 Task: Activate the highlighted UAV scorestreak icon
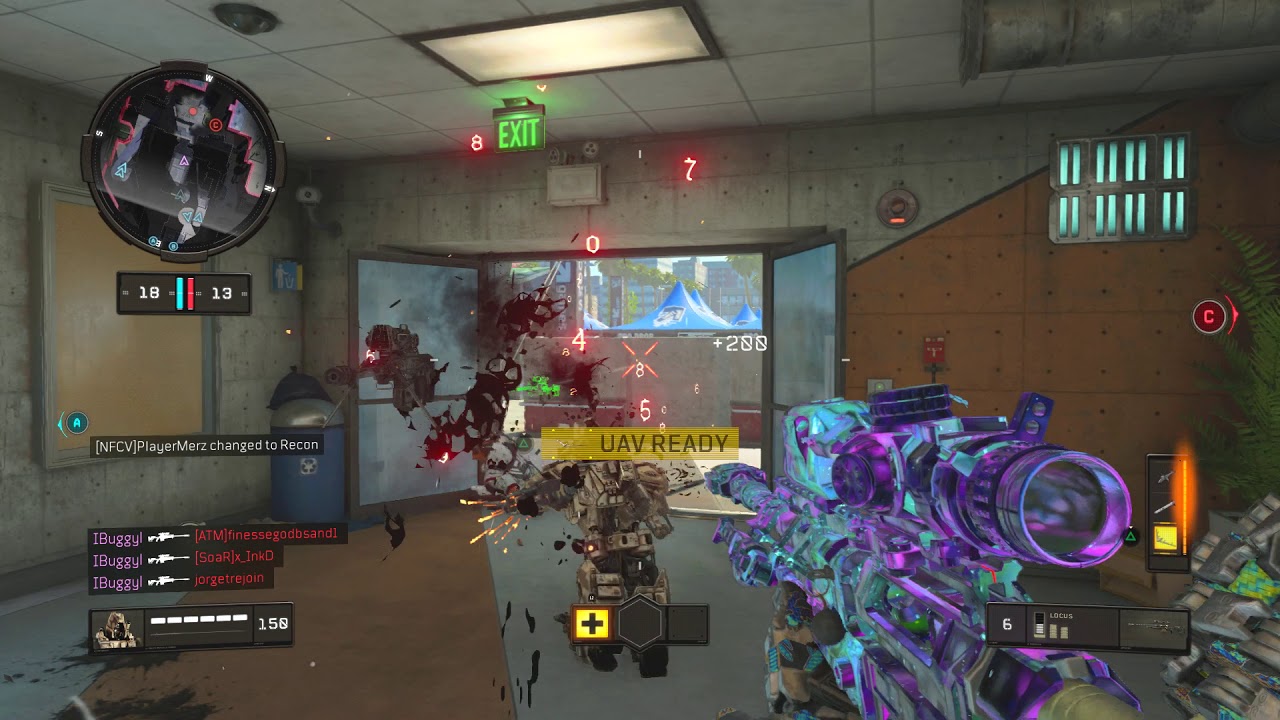1164,539
